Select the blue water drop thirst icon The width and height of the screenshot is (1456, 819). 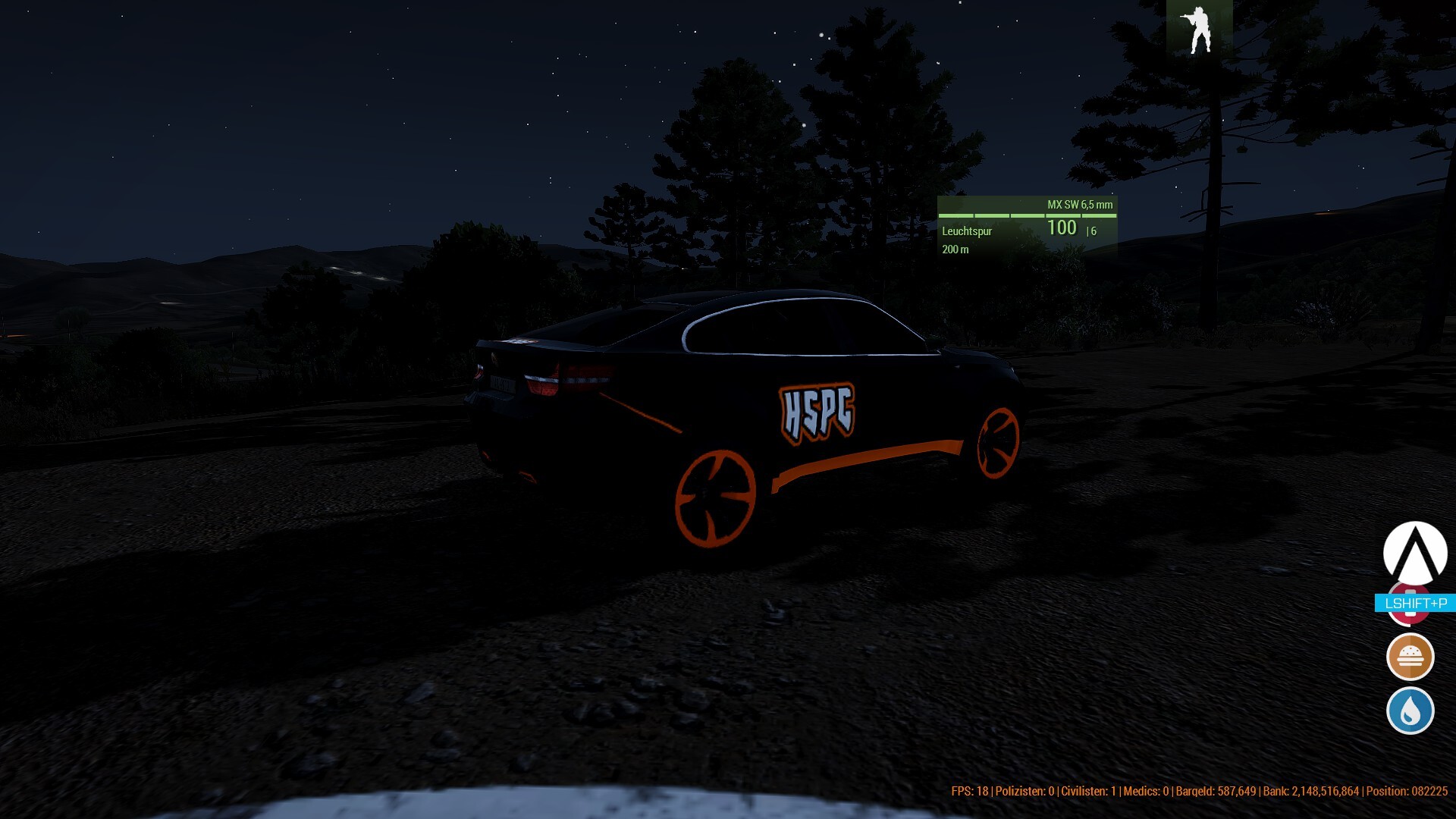click(1410, 711)
